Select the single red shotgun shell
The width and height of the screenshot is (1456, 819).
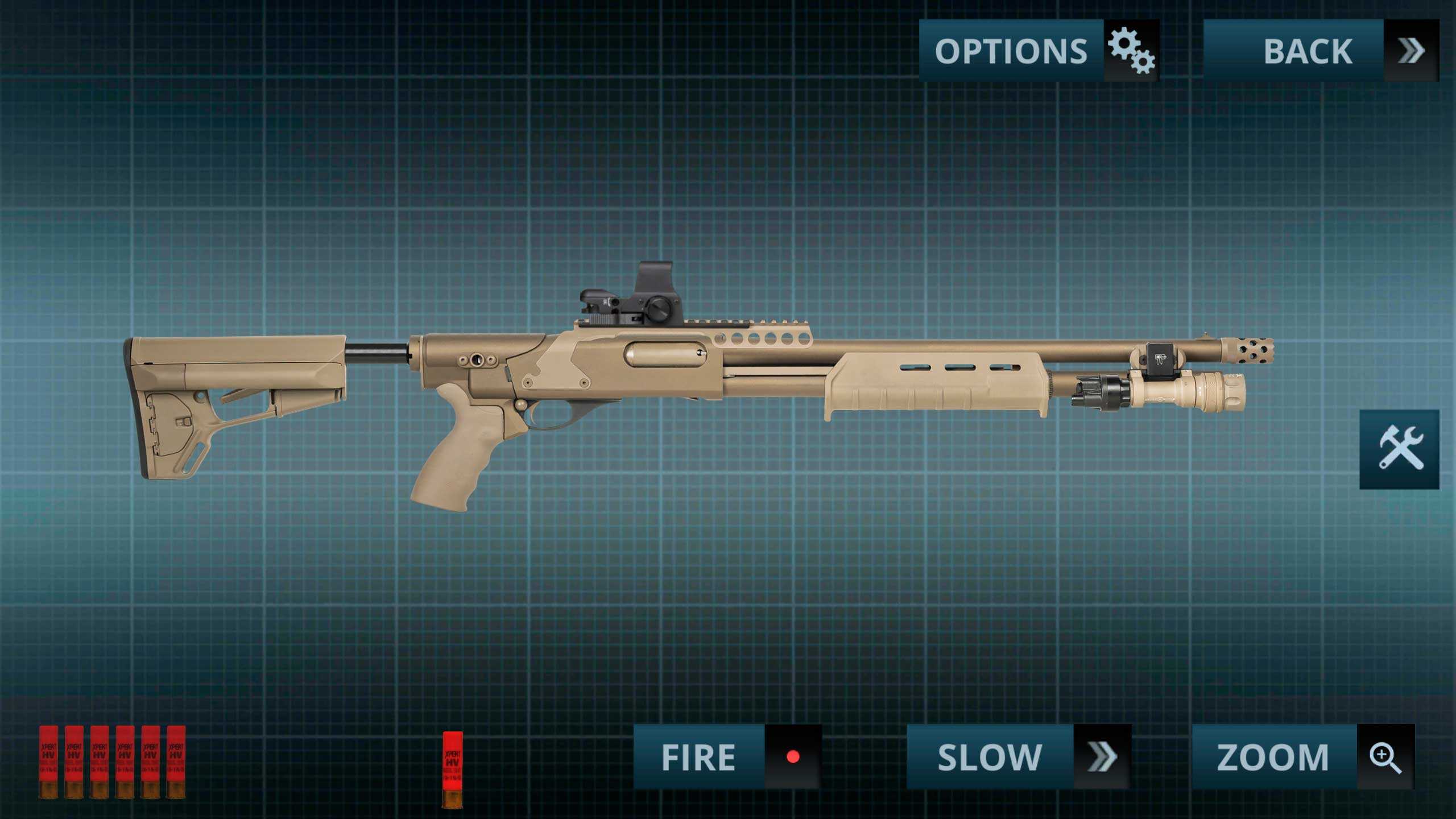[453, 769]
